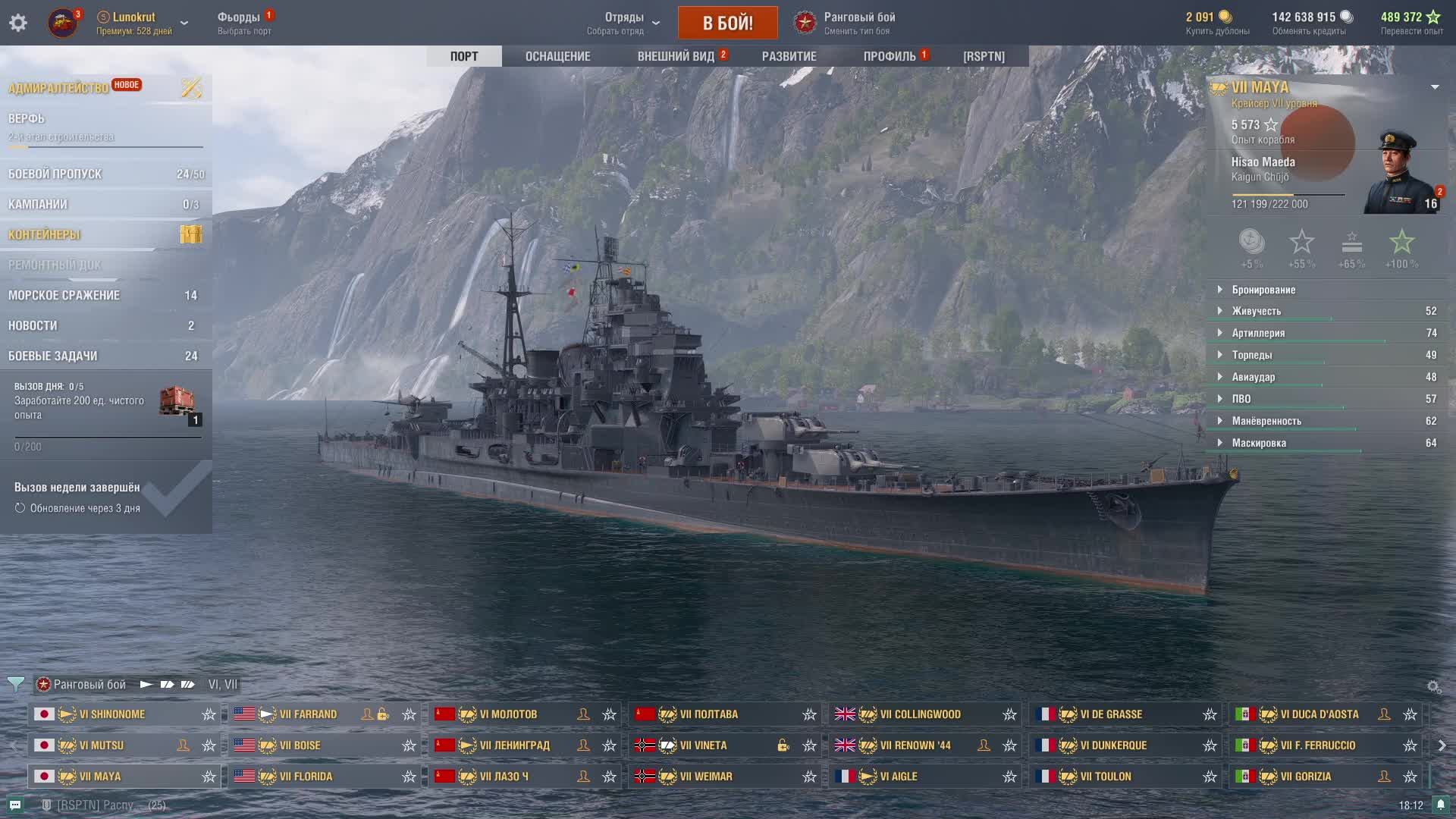Change battle type from Ранговый бой
Image resolution: width=1456 pixels, height=819 pixels.
click(858, 23)
